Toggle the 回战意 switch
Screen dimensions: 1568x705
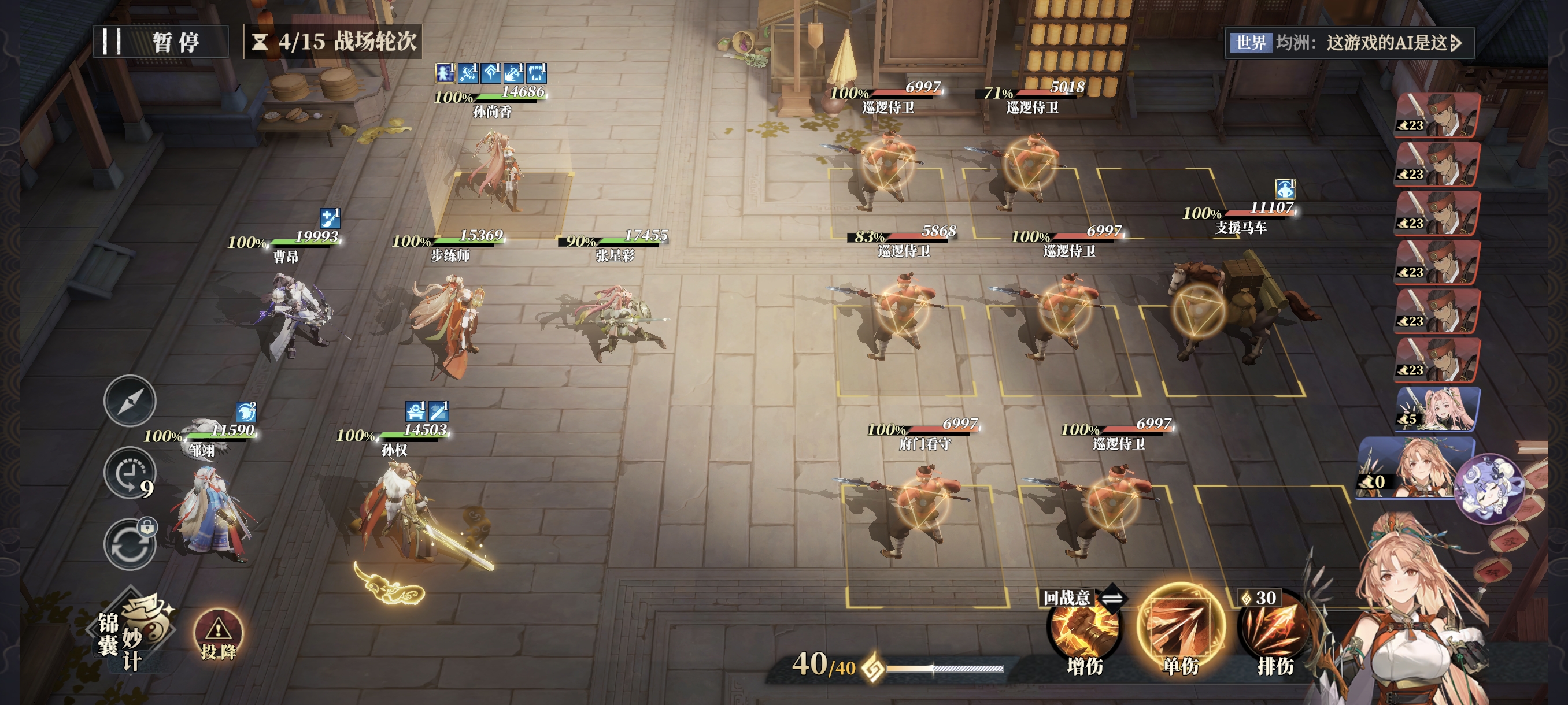tap(1111, 599)
